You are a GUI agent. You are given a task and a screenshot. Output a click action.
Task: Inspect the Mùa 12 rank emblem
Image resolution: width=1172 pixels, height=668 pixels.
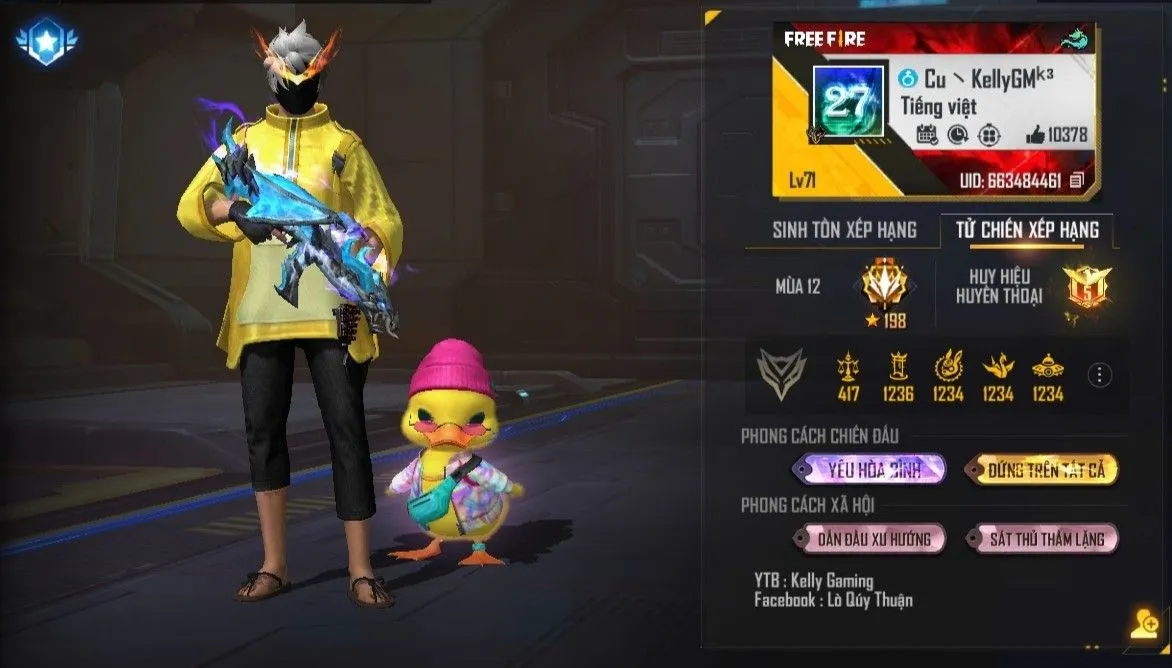[x=881, y=284]
